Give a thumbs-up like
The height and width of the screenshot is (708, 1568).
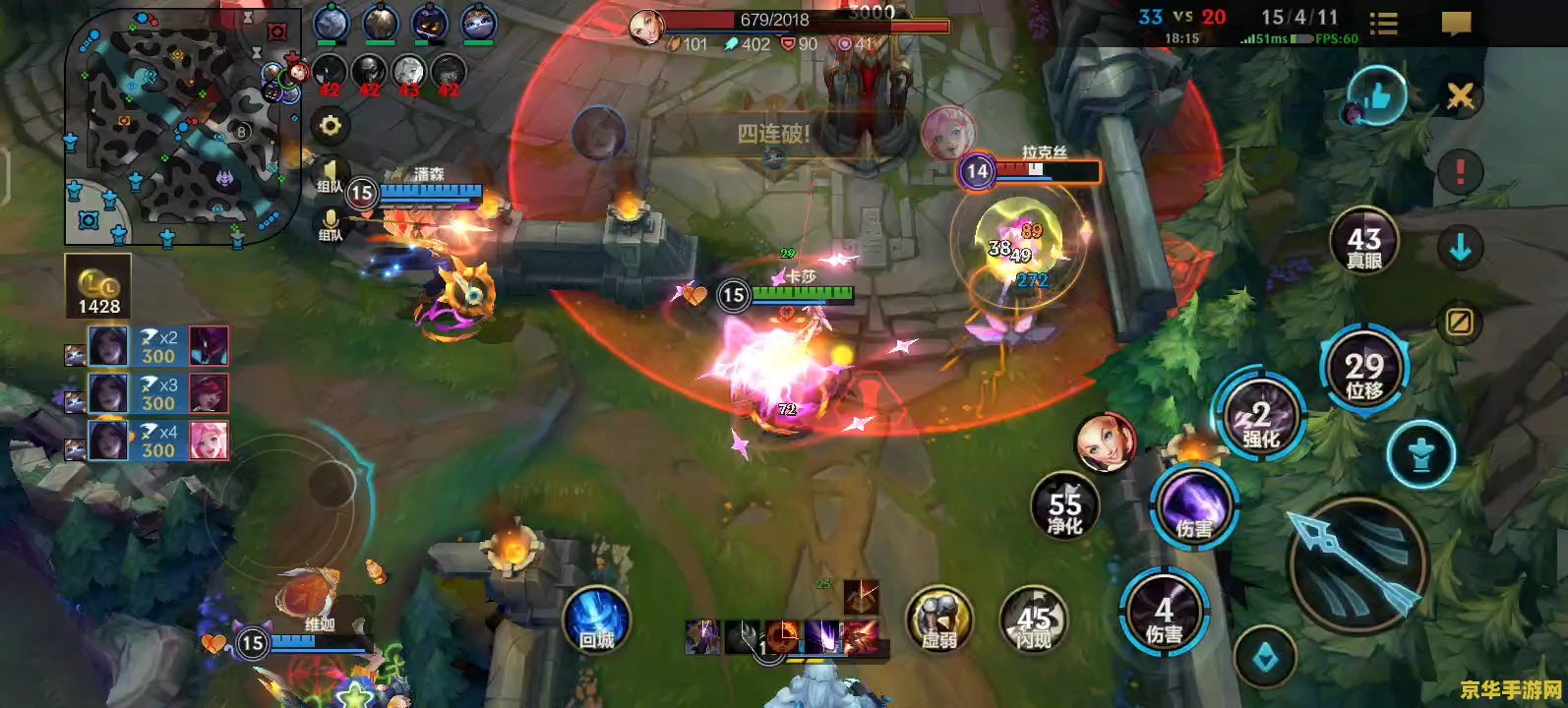click(x=1377, y=96)
